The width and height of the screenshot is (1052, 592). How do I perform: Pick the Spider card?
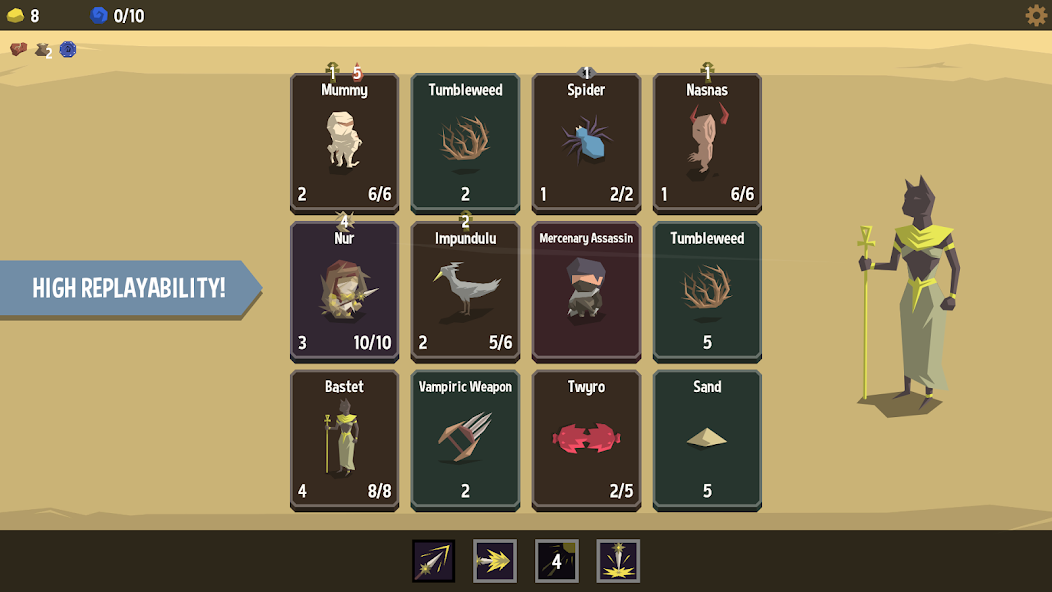coord(586,143)
